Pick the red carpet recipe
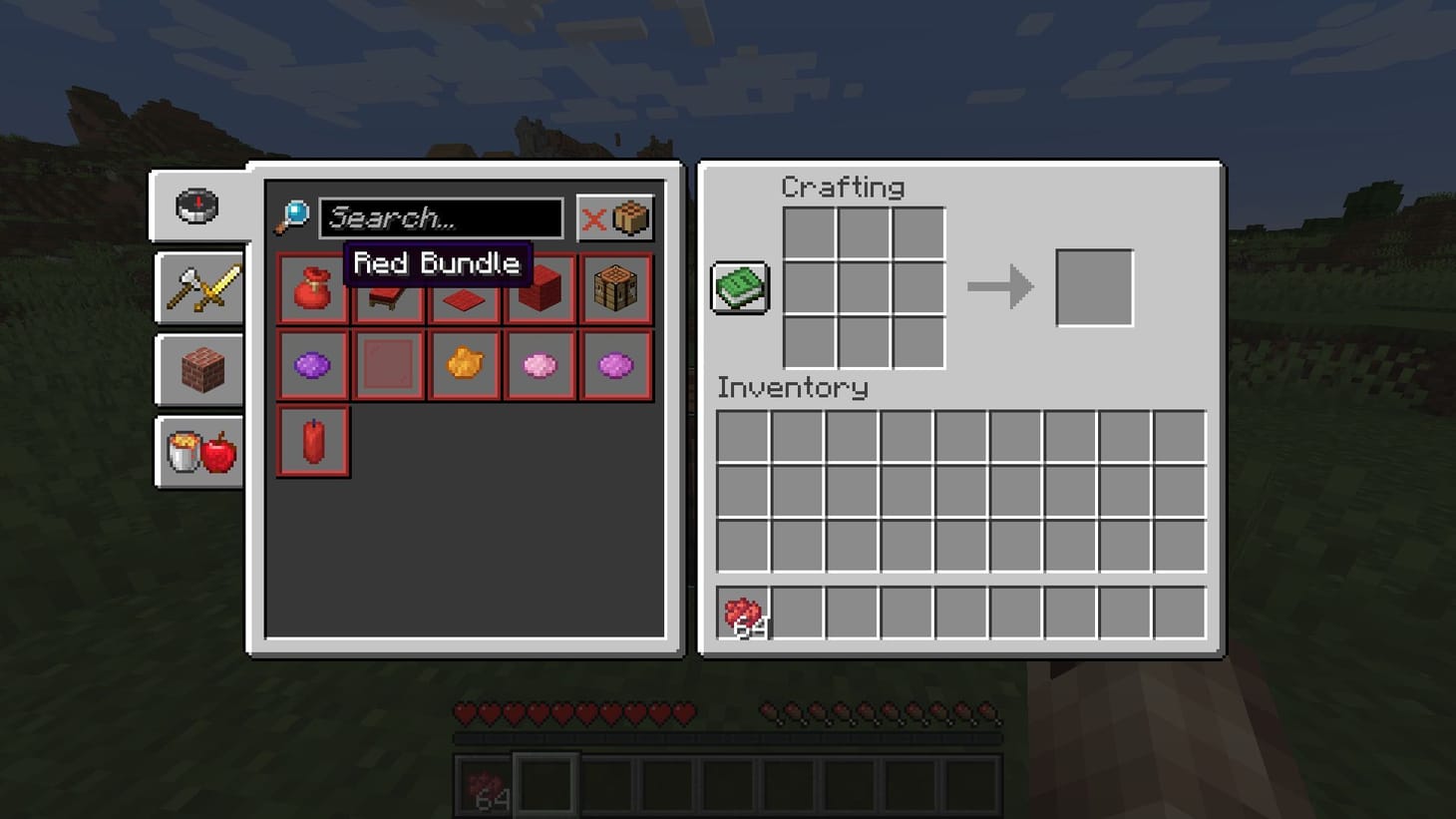 coord(464,289)
